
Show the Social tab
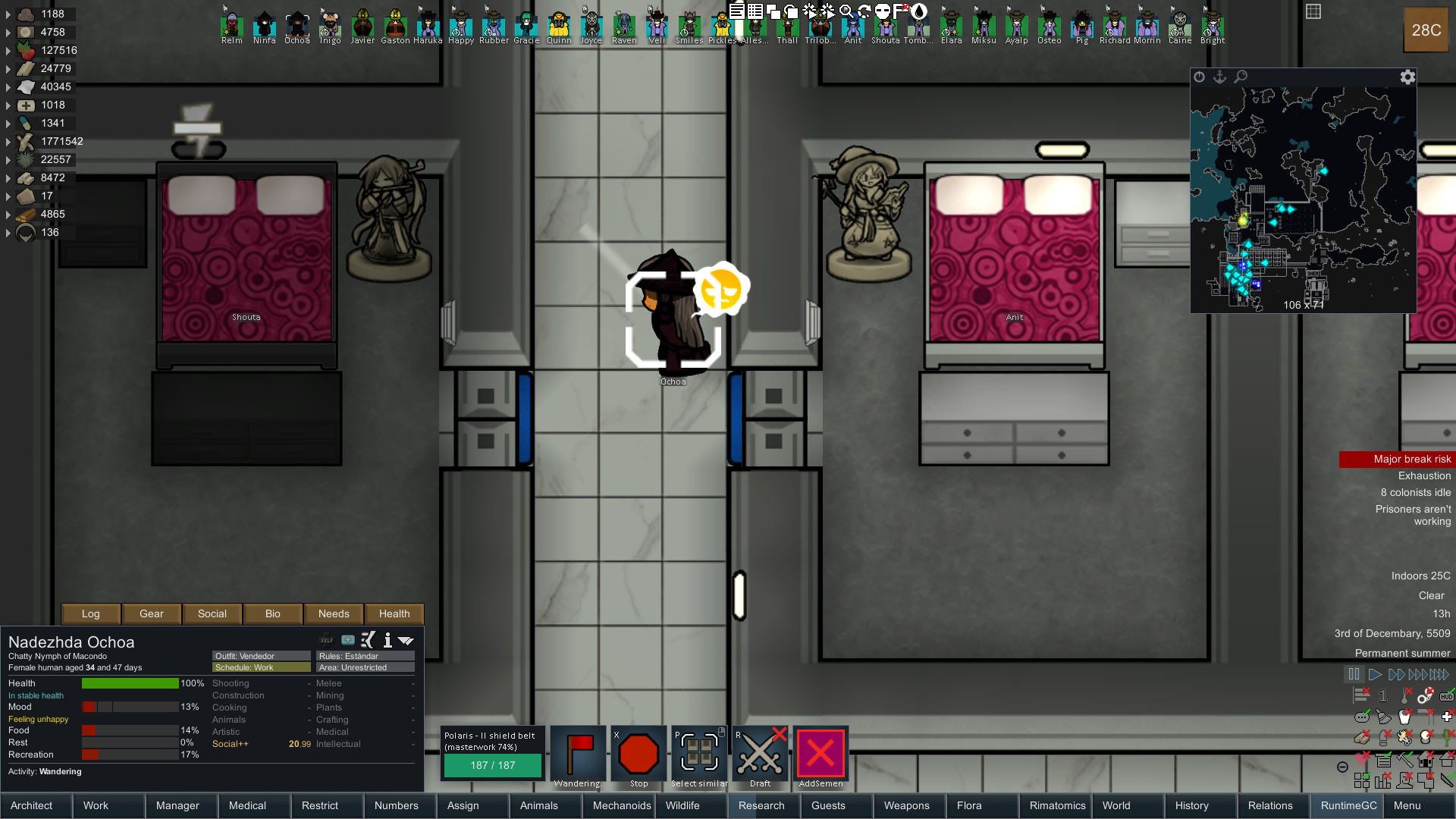[x=212, y=613]
